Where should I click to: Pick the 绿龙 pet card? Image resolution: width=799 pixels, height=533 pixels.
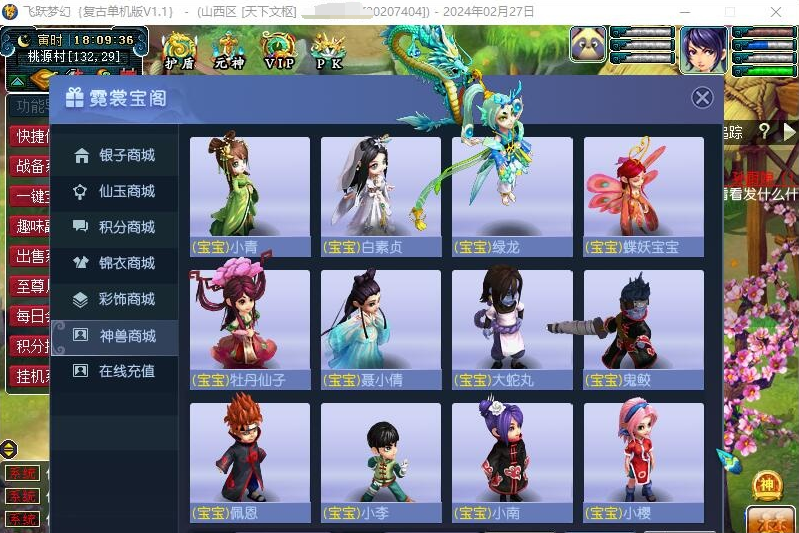click(512, 196)
